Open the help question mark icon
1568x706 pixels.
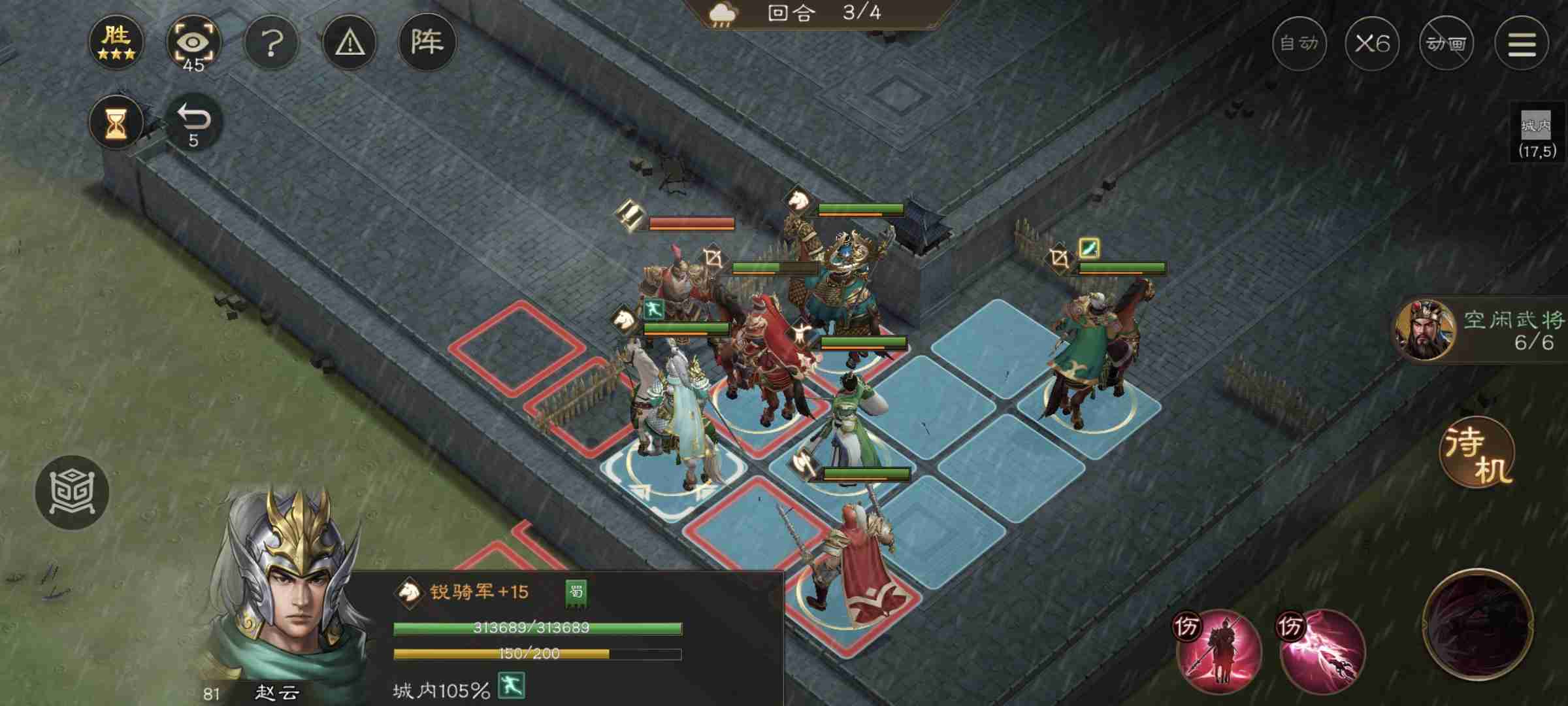pyautogui.click(x=271, y=42)
